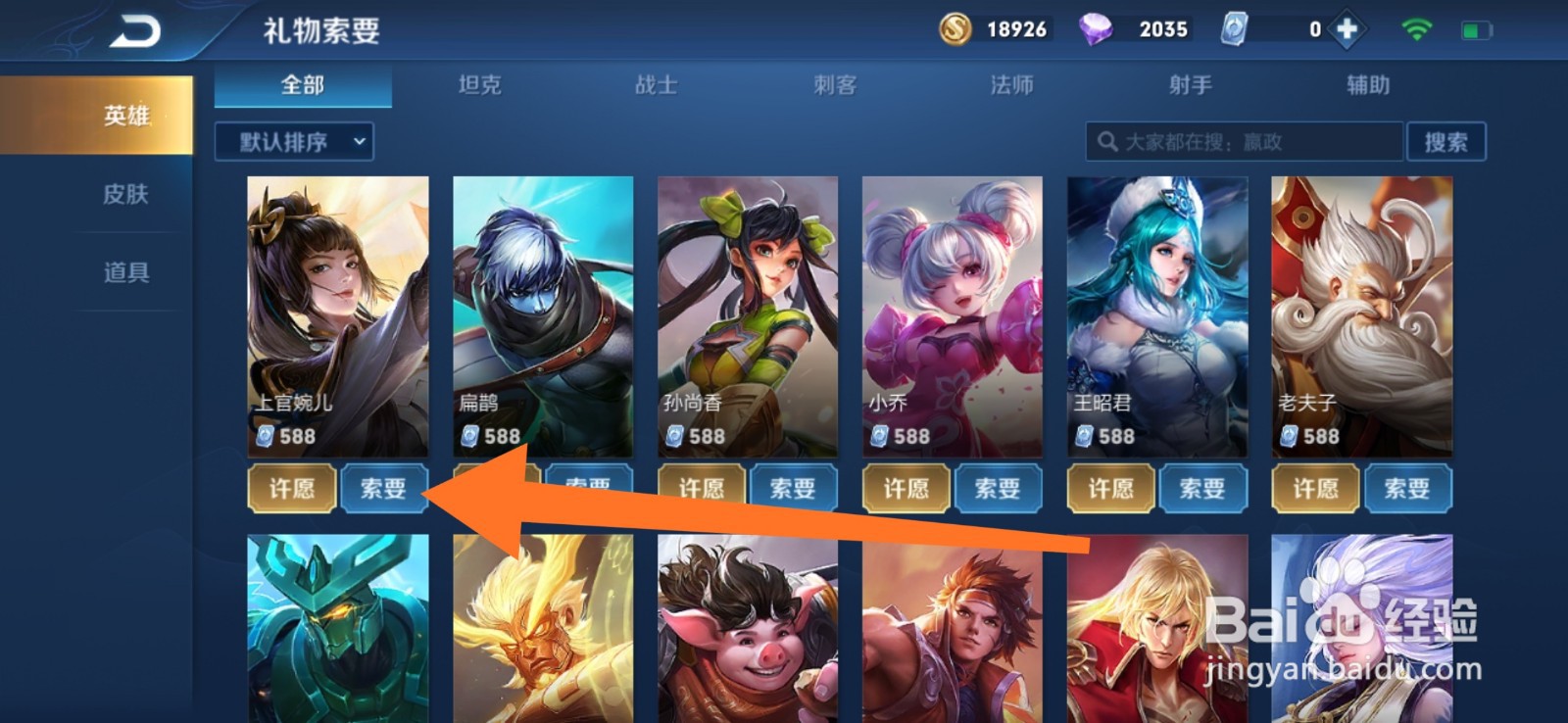Expand sort options via the chevron arrow
This screenshot has height=723, width=1568.
(x=360, y=142)
